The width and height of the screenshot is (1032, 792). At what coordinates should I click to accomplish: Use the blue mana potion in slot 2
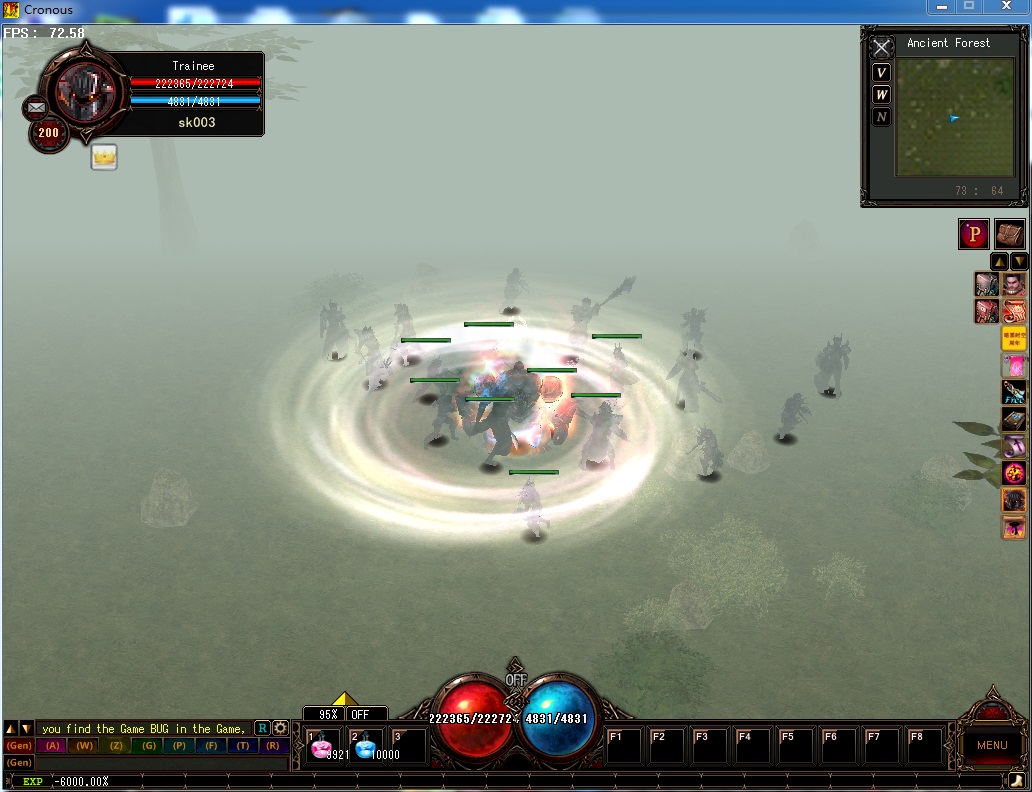[366, 747]
